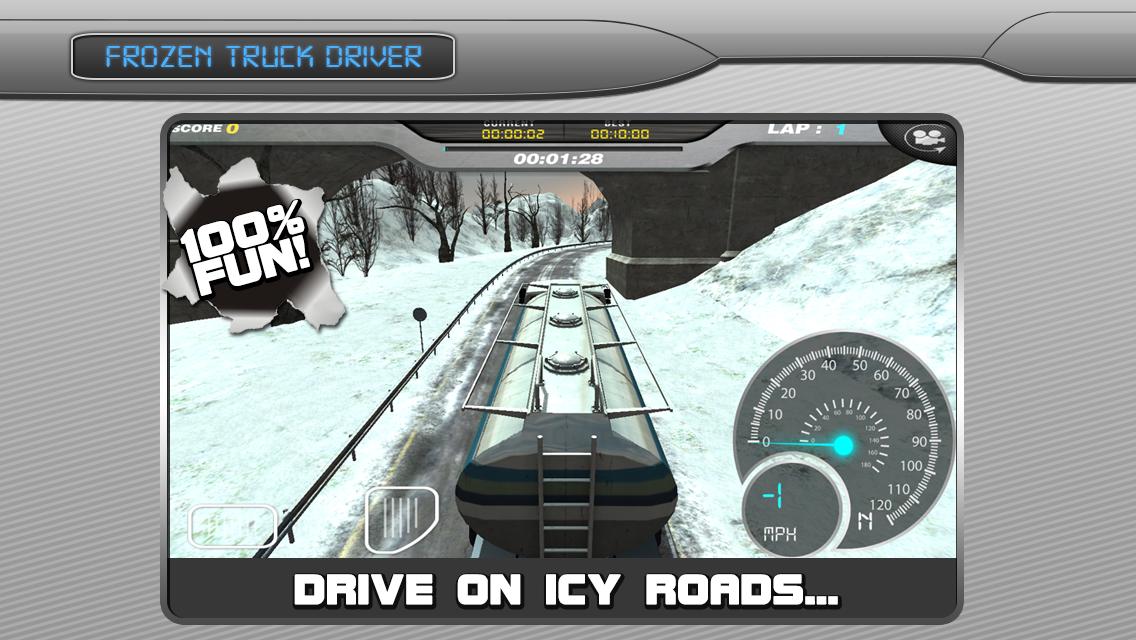Tap the ribbed gas pedal
The image size is (1136, 640).
coord(401,518)
